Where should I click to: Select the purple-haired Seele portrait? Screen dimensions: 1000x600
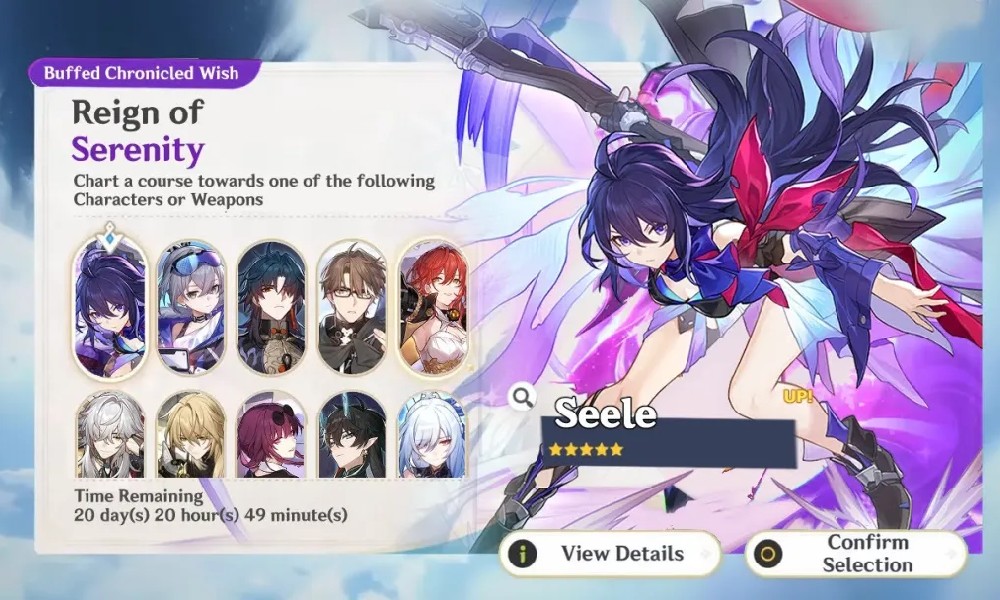110,309
